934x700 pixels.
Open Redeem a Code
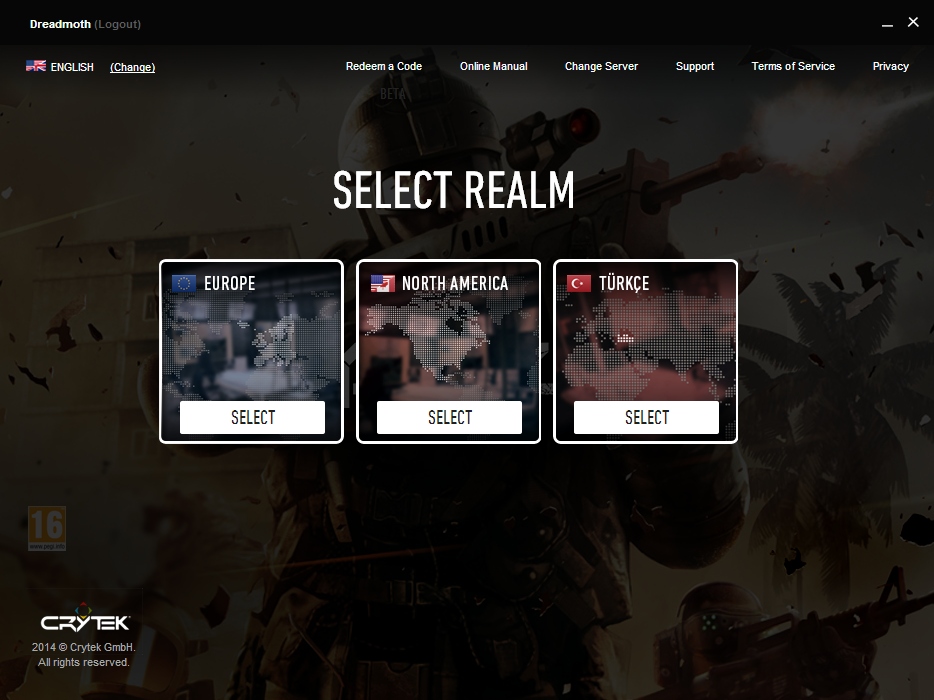tap(384, 66)
